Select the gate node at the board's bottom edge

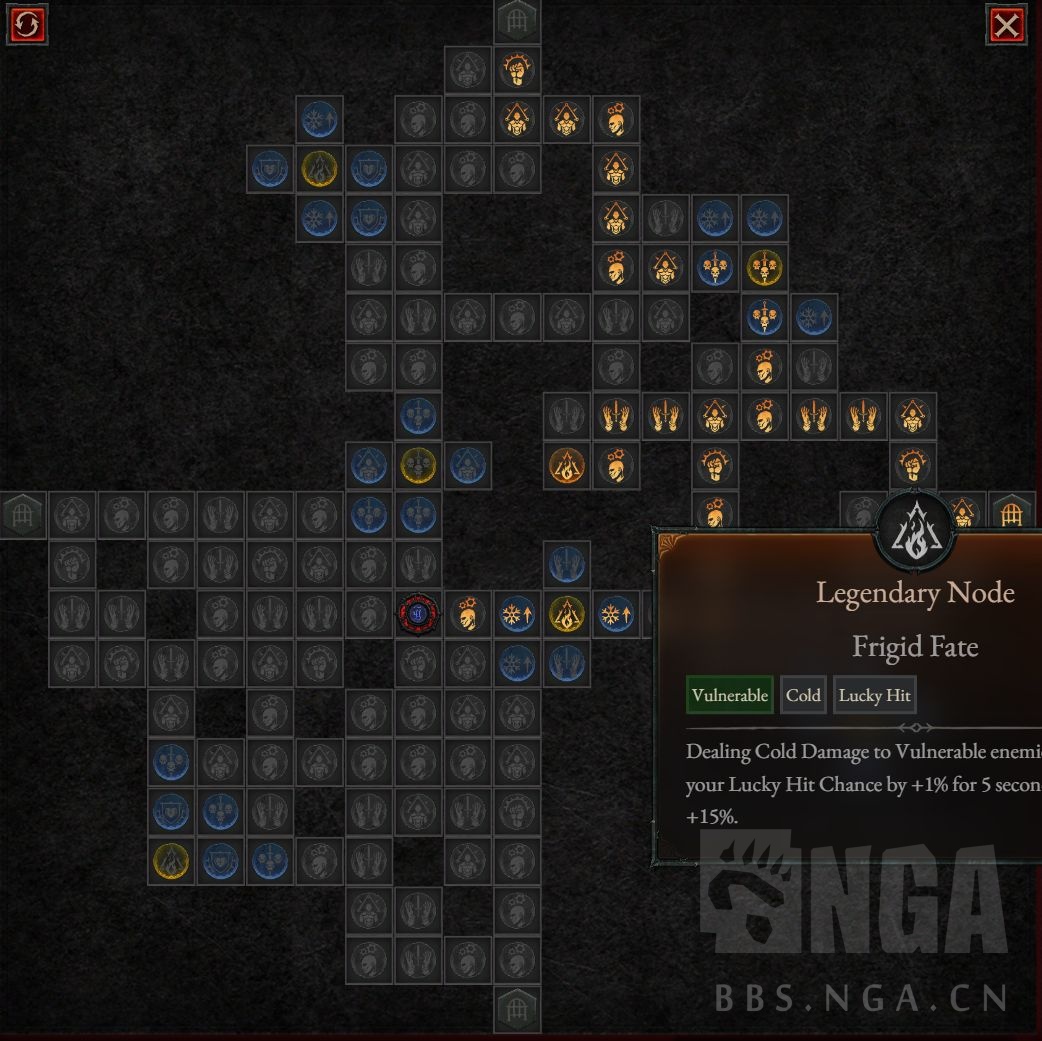tap(517, 1008)
